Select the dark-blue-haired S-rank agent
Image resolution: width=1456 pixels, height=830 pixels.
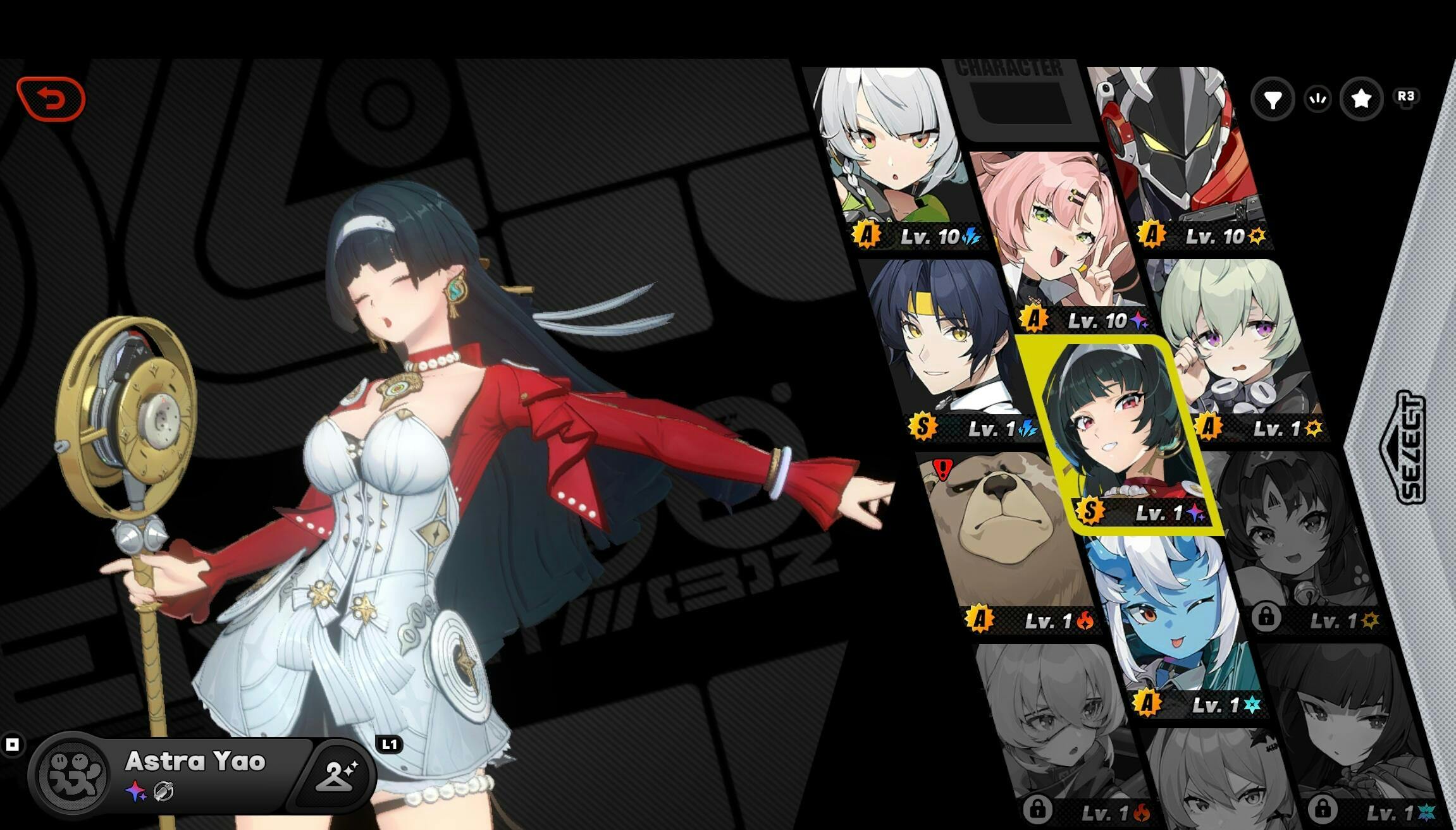(948, 349)
